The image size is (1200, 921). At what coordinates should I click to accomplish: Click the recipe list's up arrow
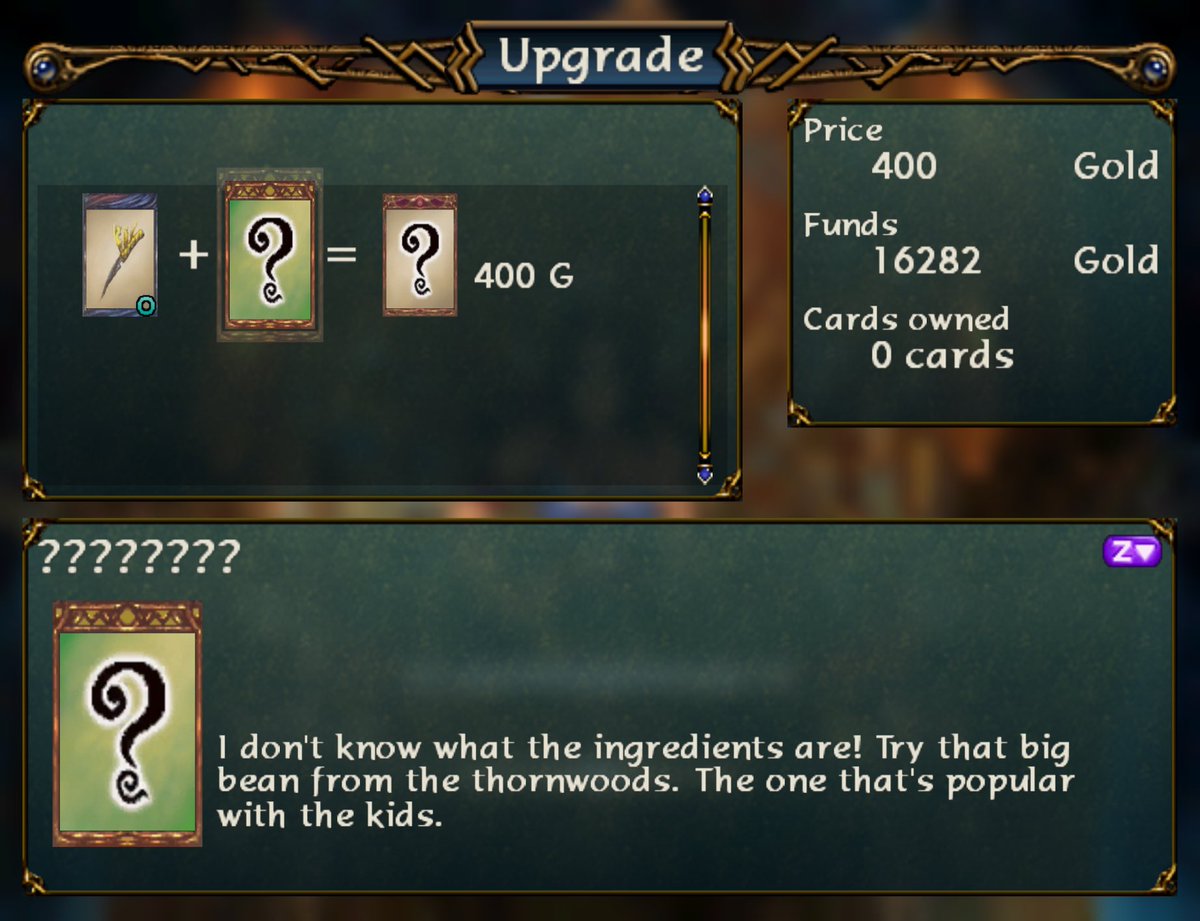pyautogui.click(x=705, y=195)
